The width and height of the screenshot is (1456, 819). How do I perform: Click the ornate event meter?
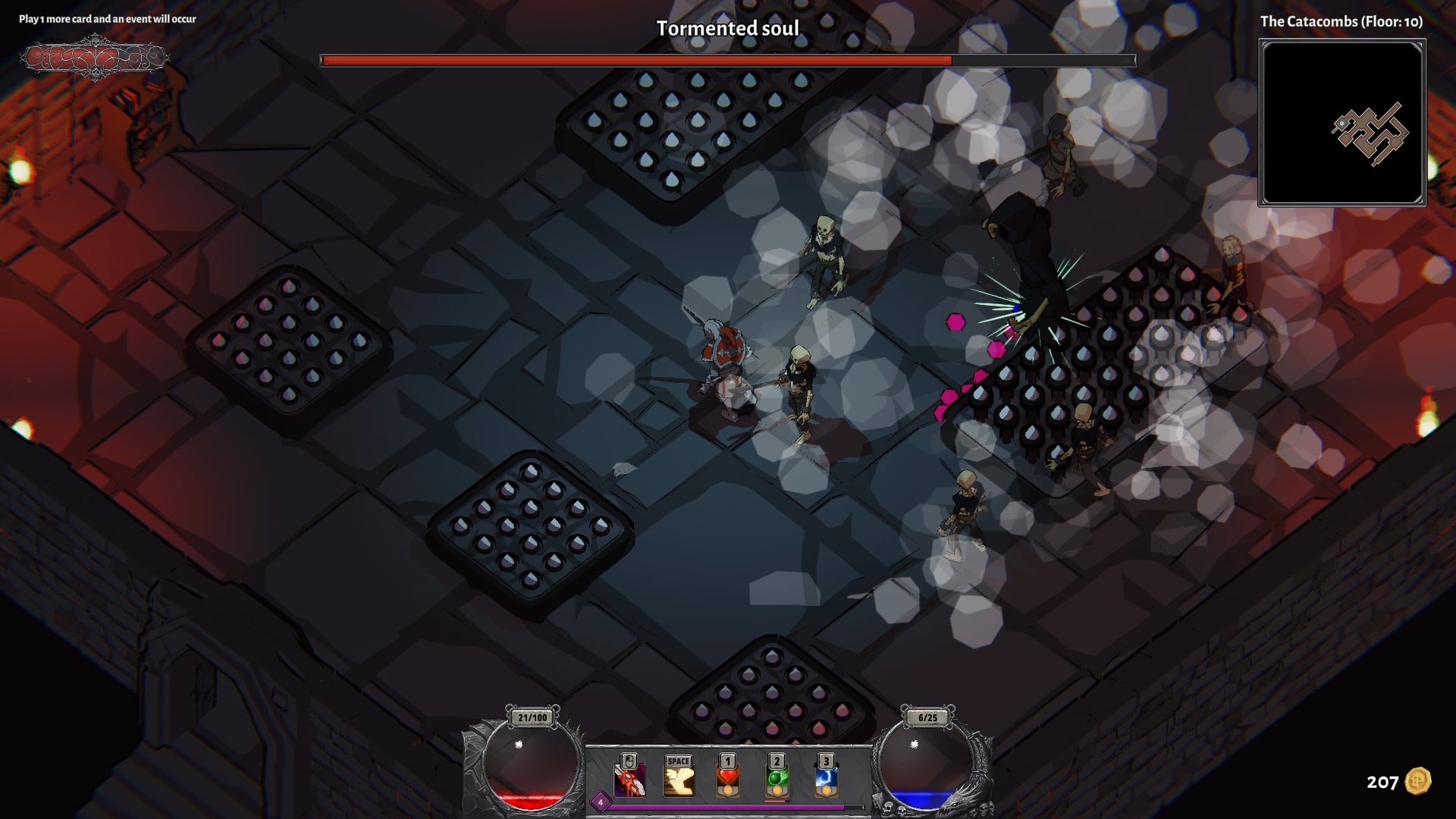click(94, 58)
